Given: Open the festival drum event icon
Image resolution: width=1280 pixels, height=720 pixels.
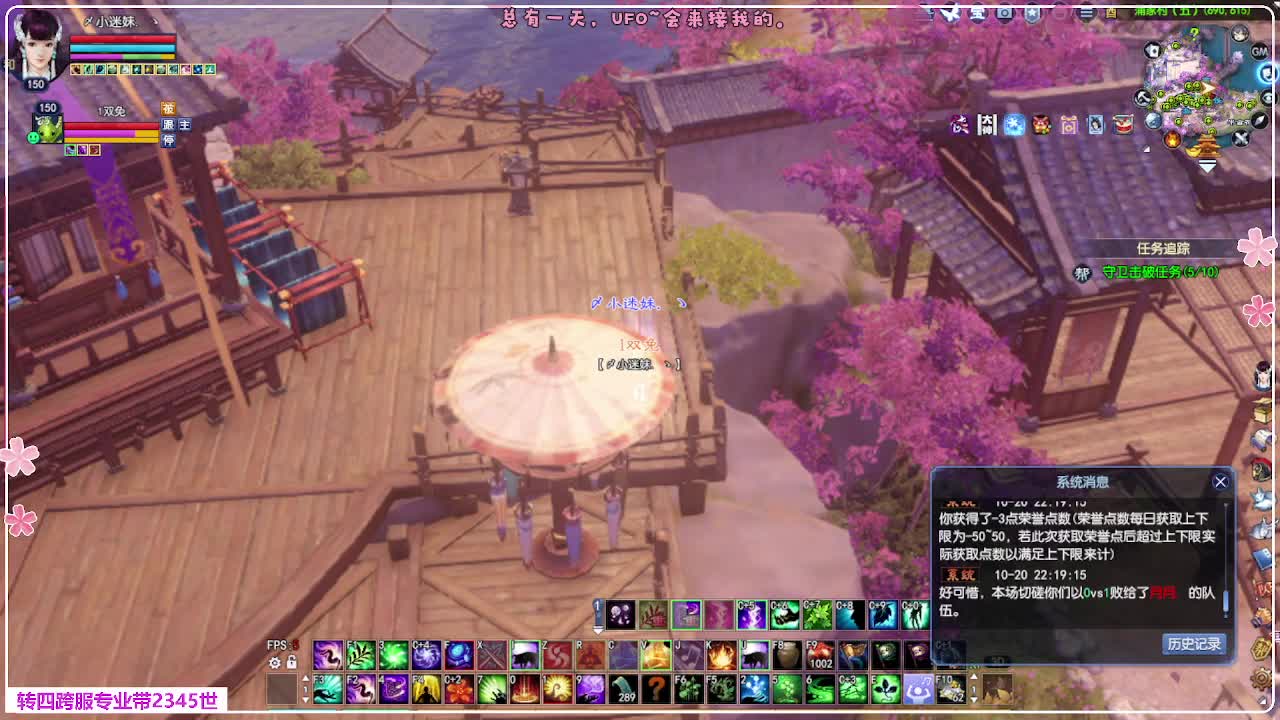Looking at the screenshot, I should tap(1121, 124).
